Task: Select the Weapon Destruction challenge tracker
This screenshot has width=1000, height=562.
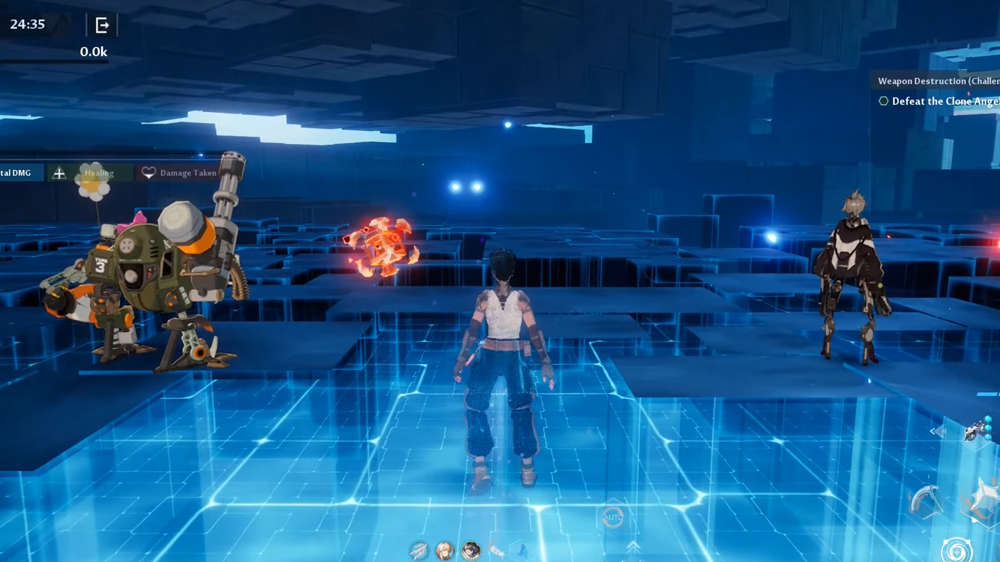Action: (937, 80)
